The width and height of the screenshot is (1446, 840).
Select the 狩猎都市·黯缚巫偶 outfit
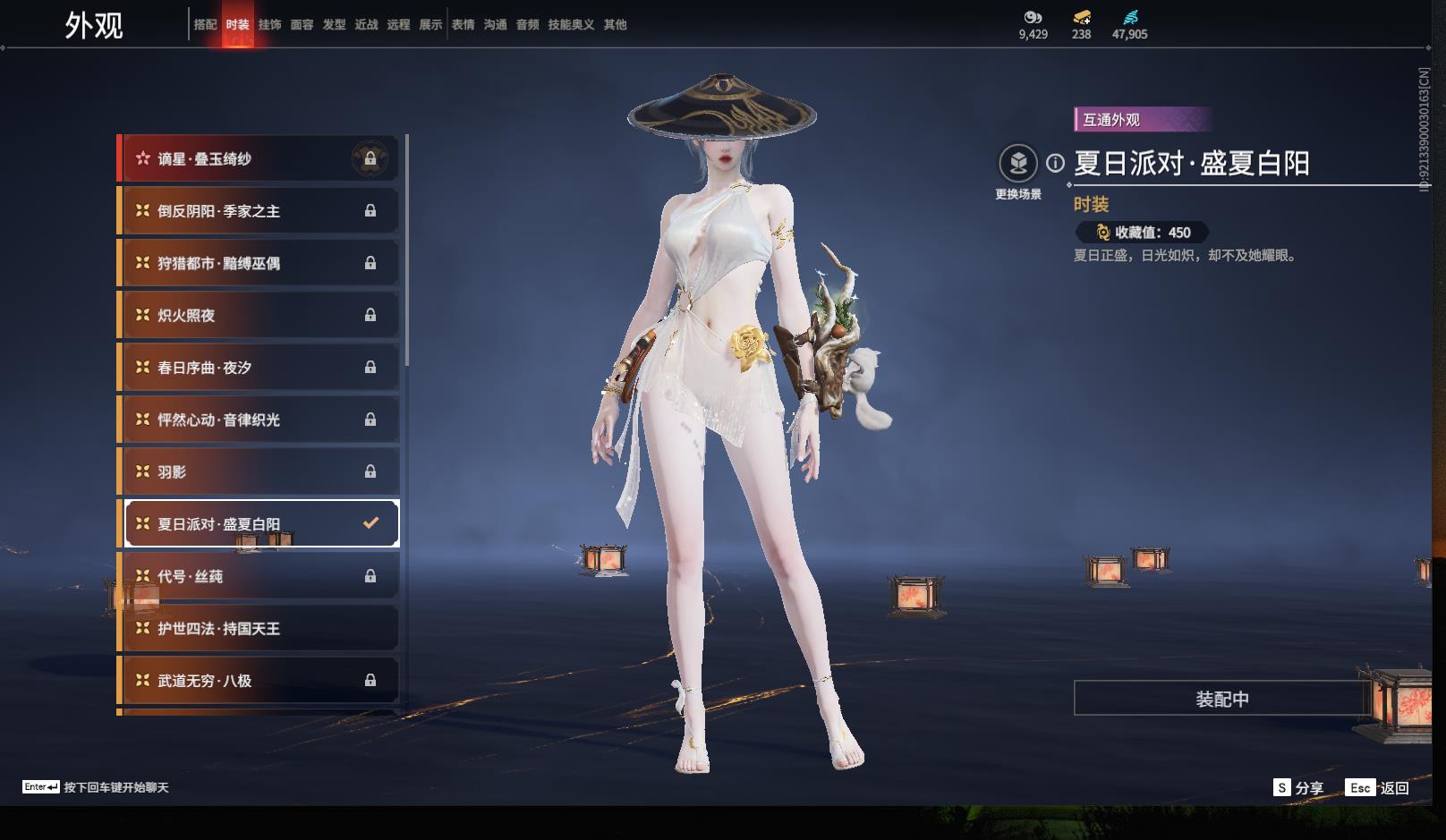(x=259, y=263)
